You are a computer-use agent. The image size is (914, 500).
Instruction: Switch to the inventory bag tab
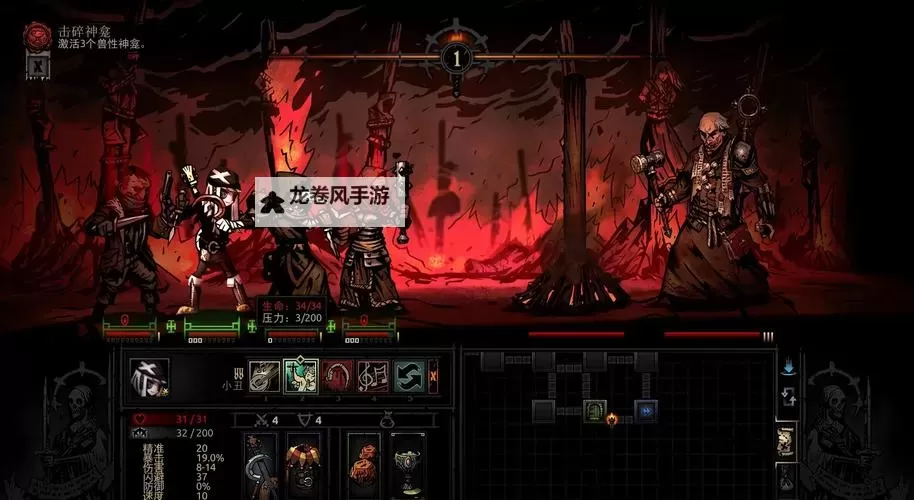(x=787, y=478)
